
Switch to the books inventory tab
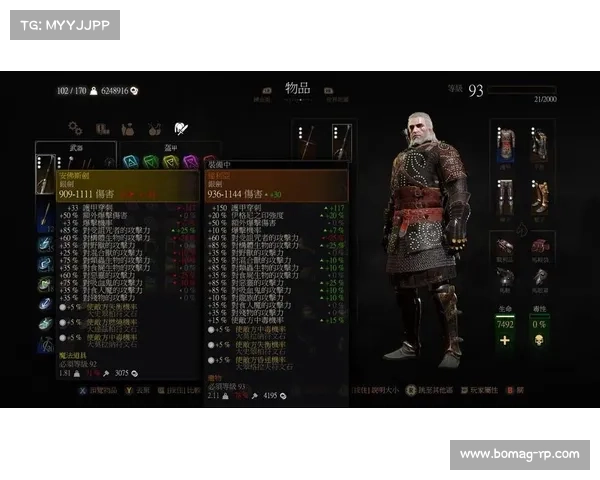point(101,128)
